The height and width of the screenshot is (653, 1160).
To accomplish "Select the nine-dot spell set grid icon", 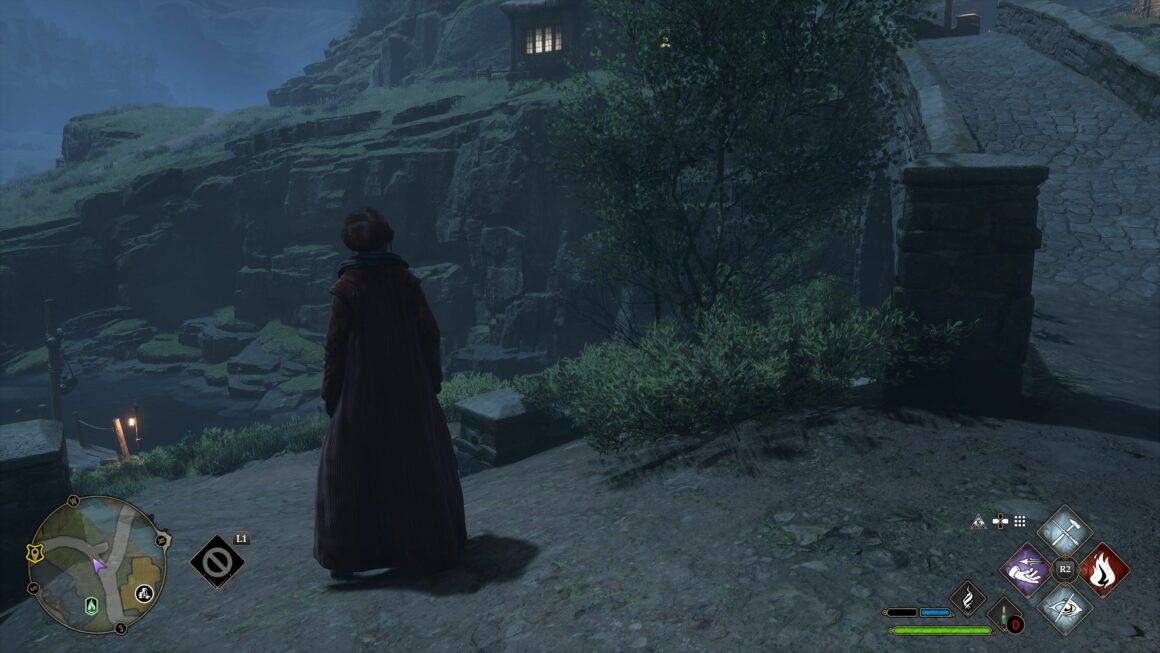I will click(1020, 521).
